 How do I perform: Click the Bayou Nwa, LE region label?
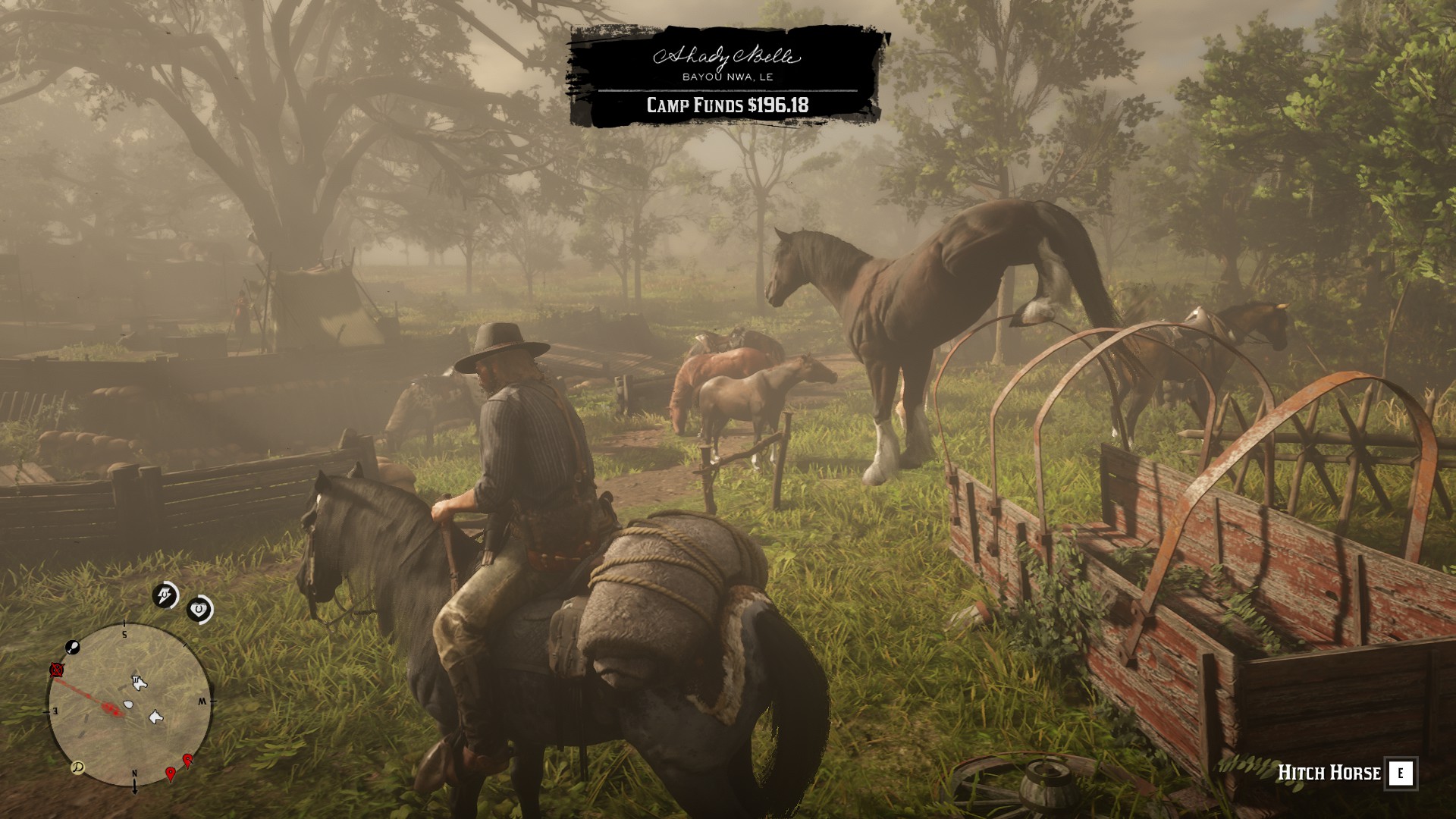(x=730, y=76)
